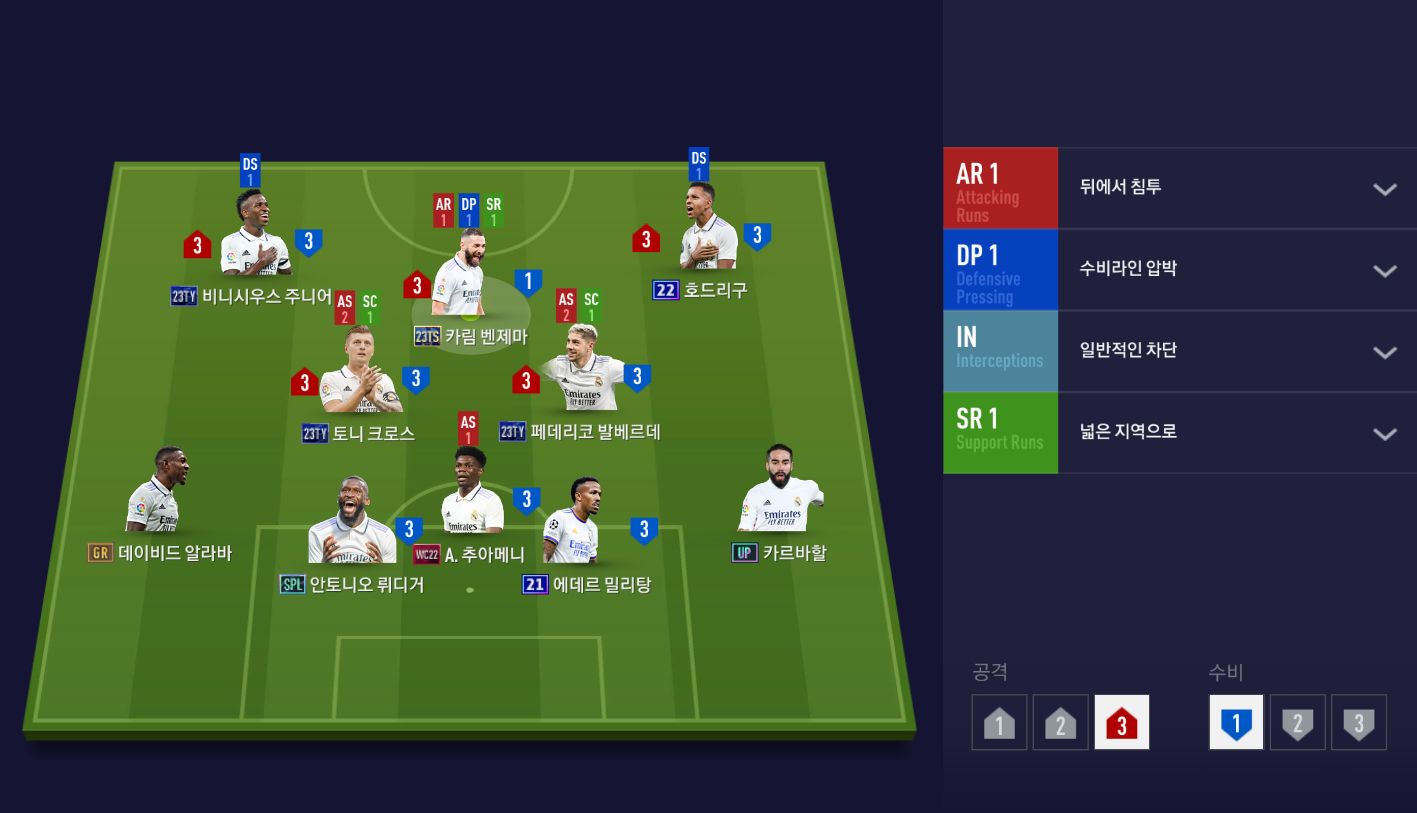Open the AR 1 Attacking Runs dropdown
Screen dimensions: 1417x813
[1384, 189]
